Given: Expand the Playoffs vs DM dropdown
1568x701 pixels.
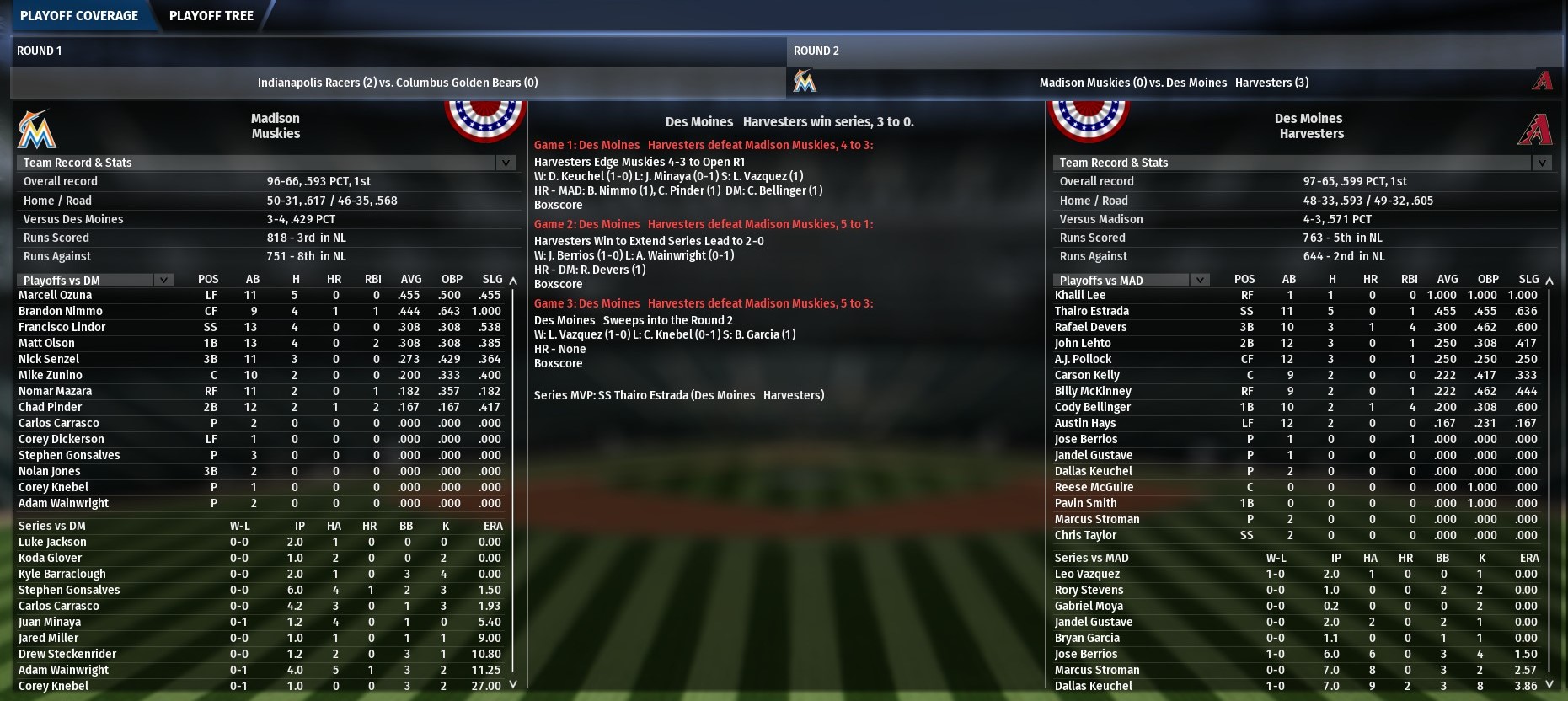Looking at the screenshot, I should coord(163,280).
